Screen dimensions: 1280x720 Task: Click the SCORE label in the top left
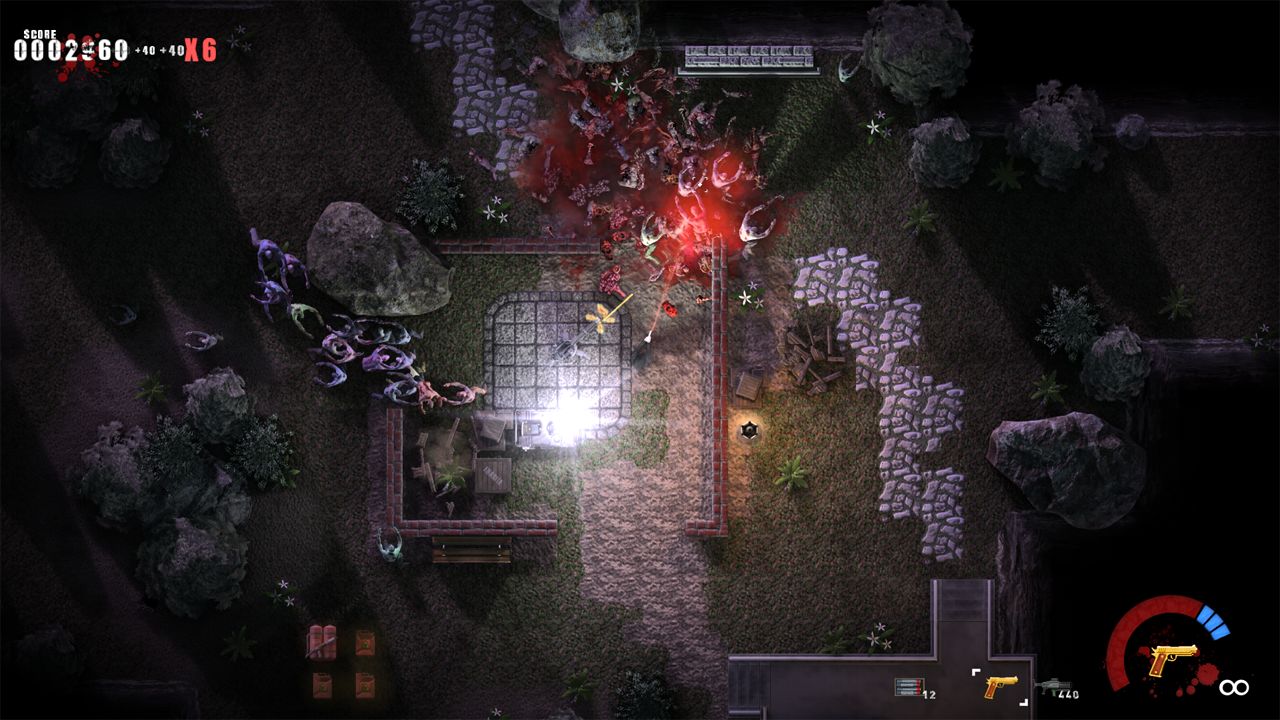40,36
